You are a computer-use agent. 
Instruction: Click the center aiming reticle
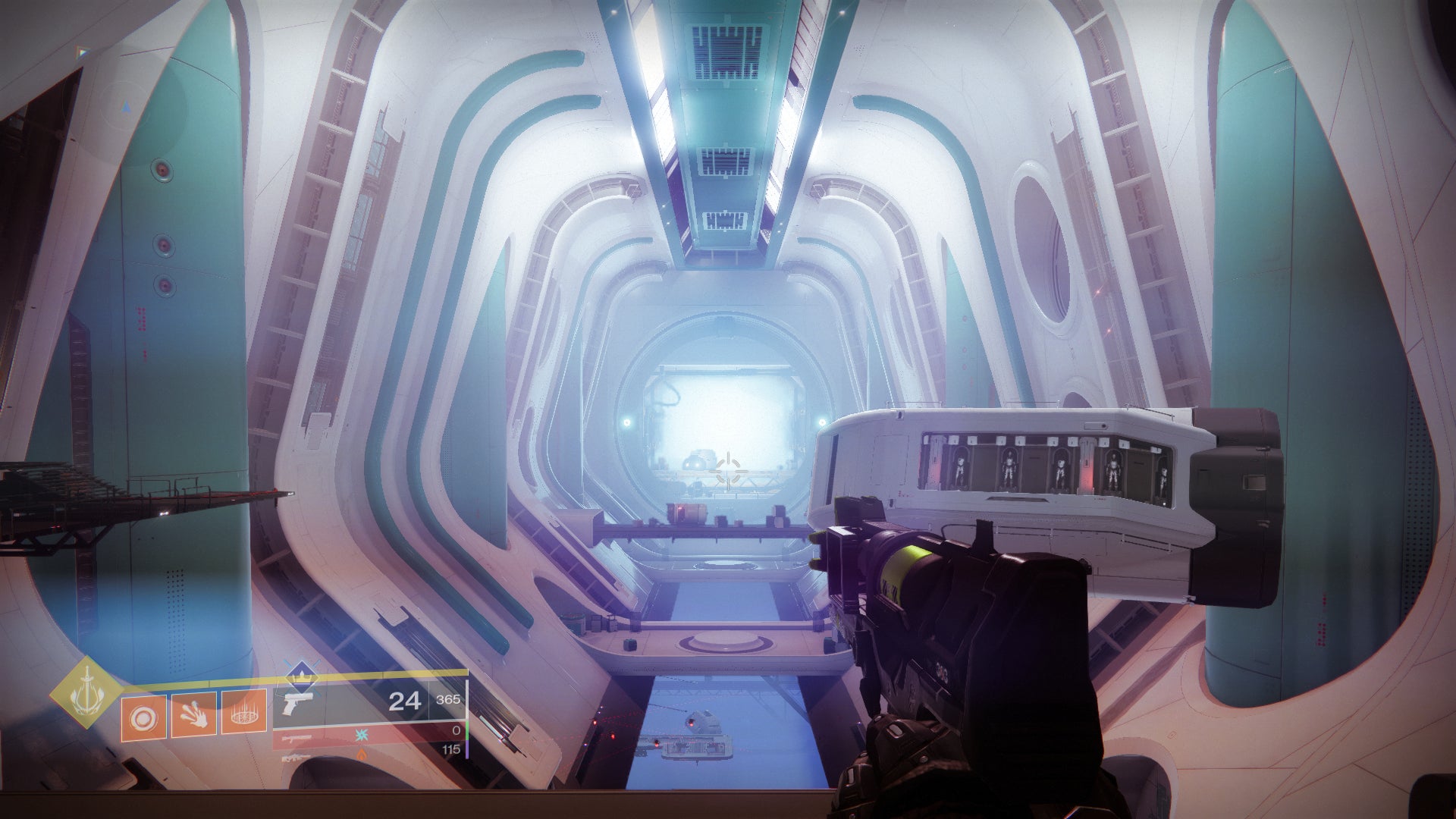coord(728,470)
